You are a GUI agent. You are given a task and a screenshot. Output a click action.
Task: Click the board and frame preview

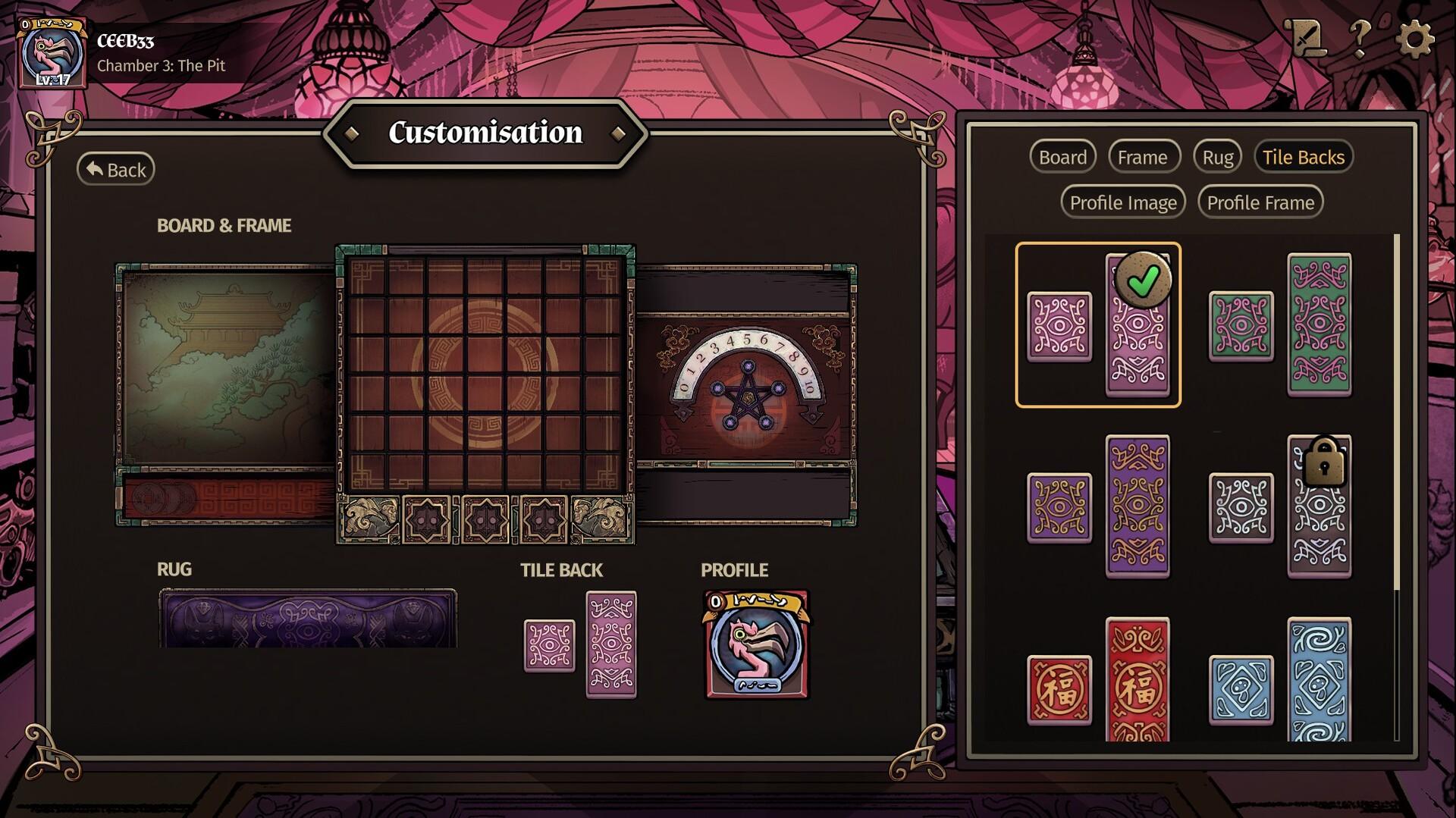(x=485, y=394)
